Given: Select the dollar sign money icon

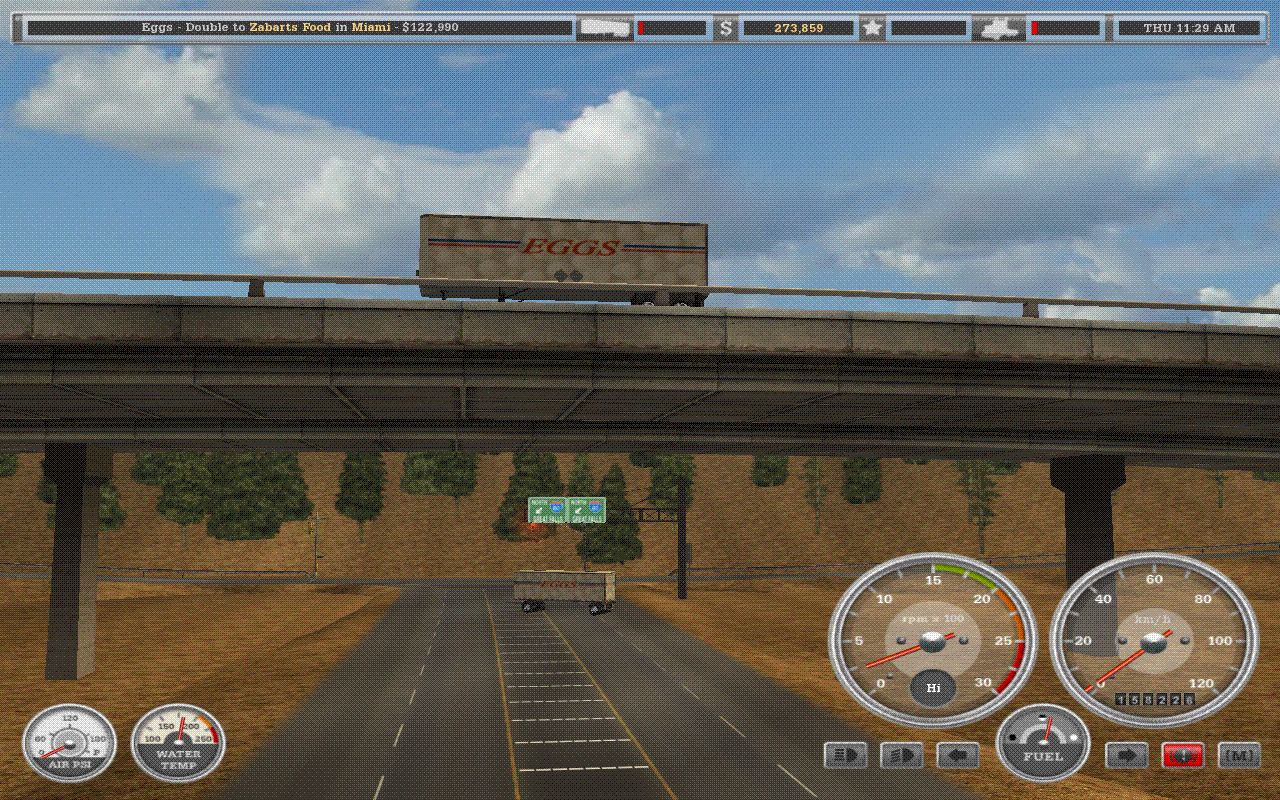Looking at the screenshot, I should pos(725,28).
